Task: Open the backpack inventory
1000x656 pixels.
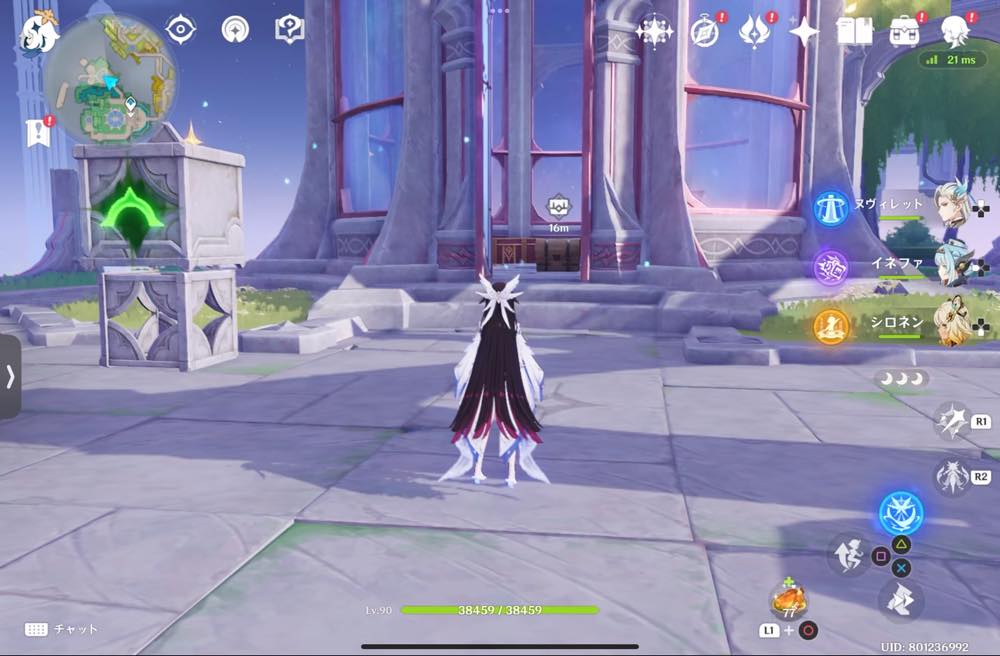Action: click(x=905, y=30)
